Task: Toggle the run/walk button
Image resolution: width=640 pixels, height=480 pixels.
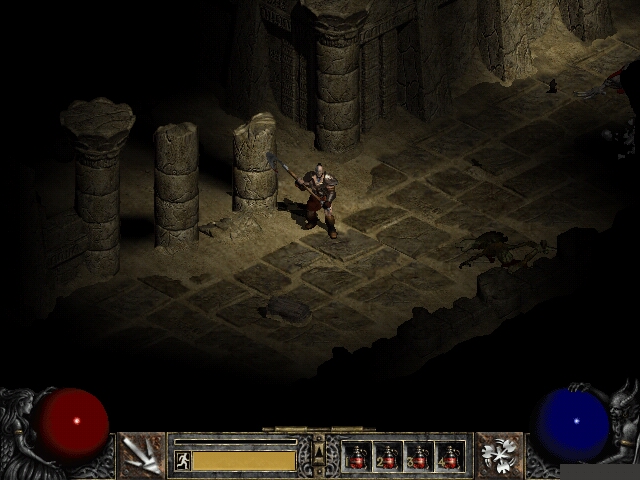Action: (182, 460)
